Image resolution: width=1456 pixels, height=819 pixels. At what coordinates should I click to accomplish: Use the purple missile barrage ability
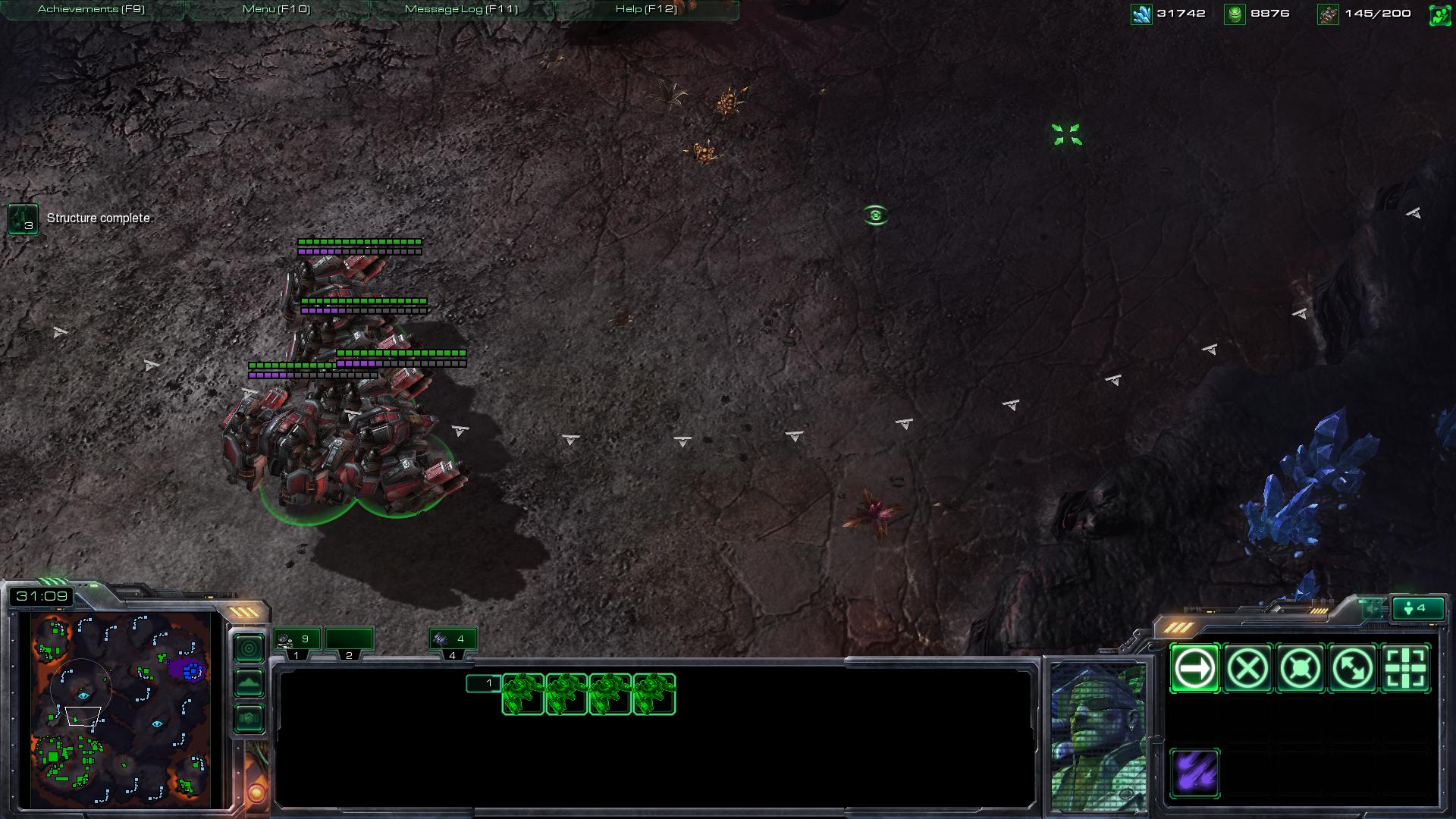1194,773
